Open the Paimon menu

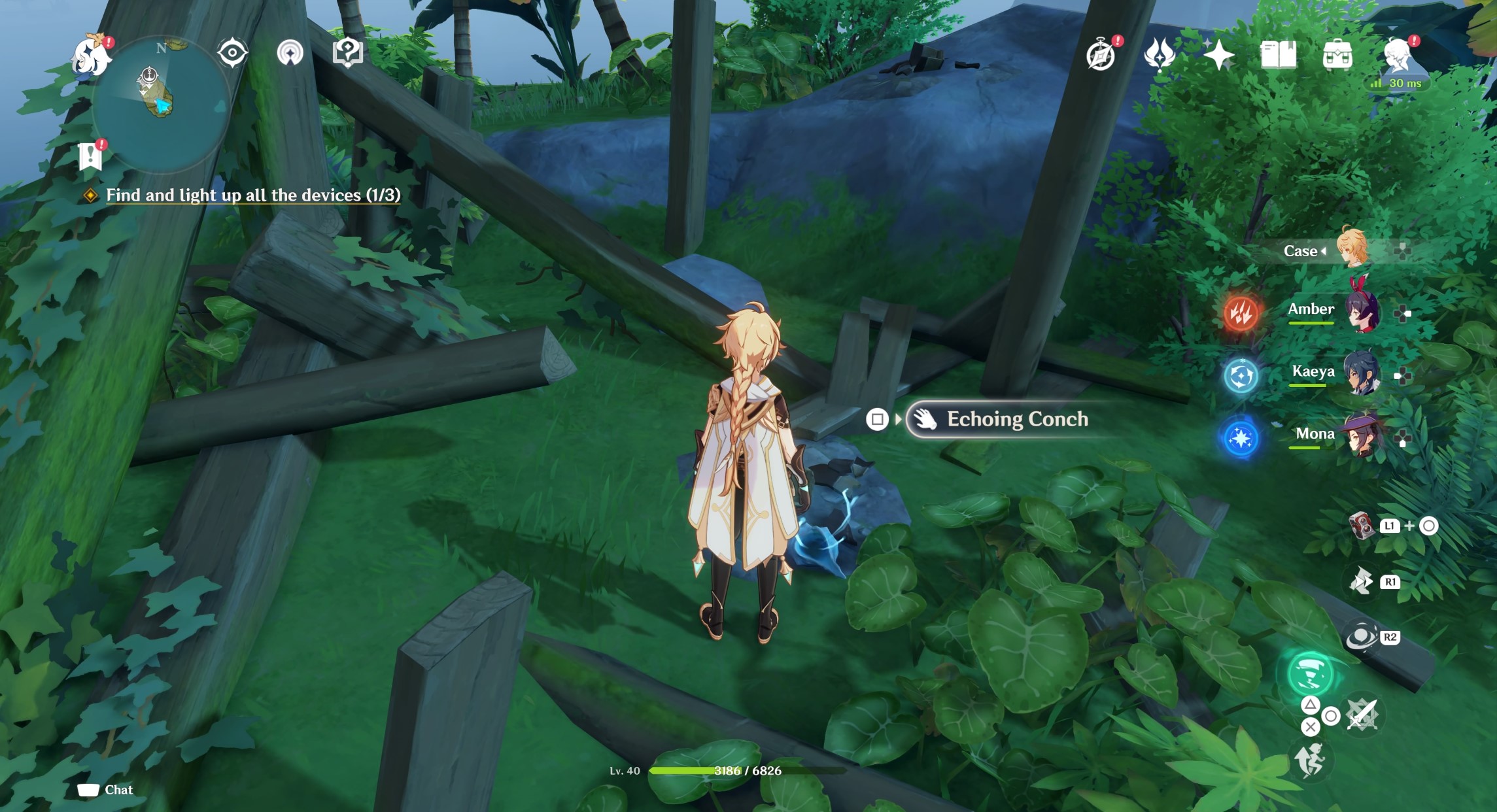coord(92,56)
